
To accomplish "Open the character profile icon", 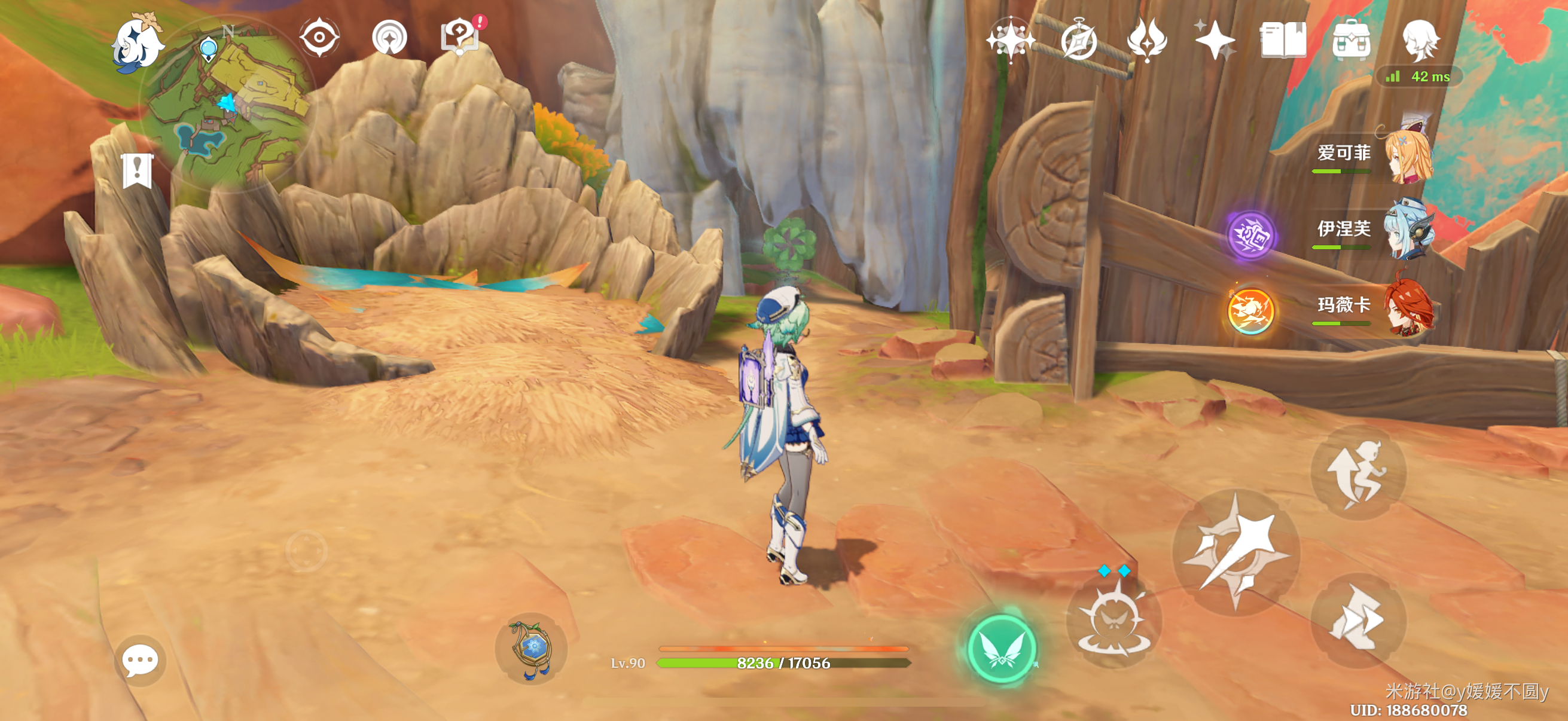I will tap(1421, 40).
